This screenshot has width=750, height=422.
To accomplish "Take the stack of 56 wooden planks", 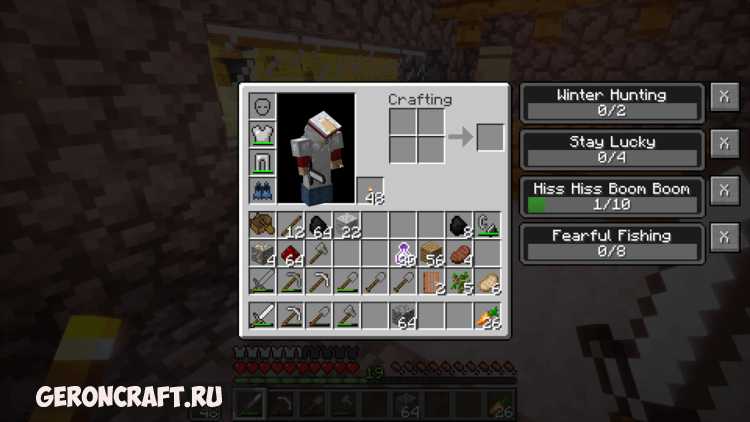I will (x=432, y=253).
